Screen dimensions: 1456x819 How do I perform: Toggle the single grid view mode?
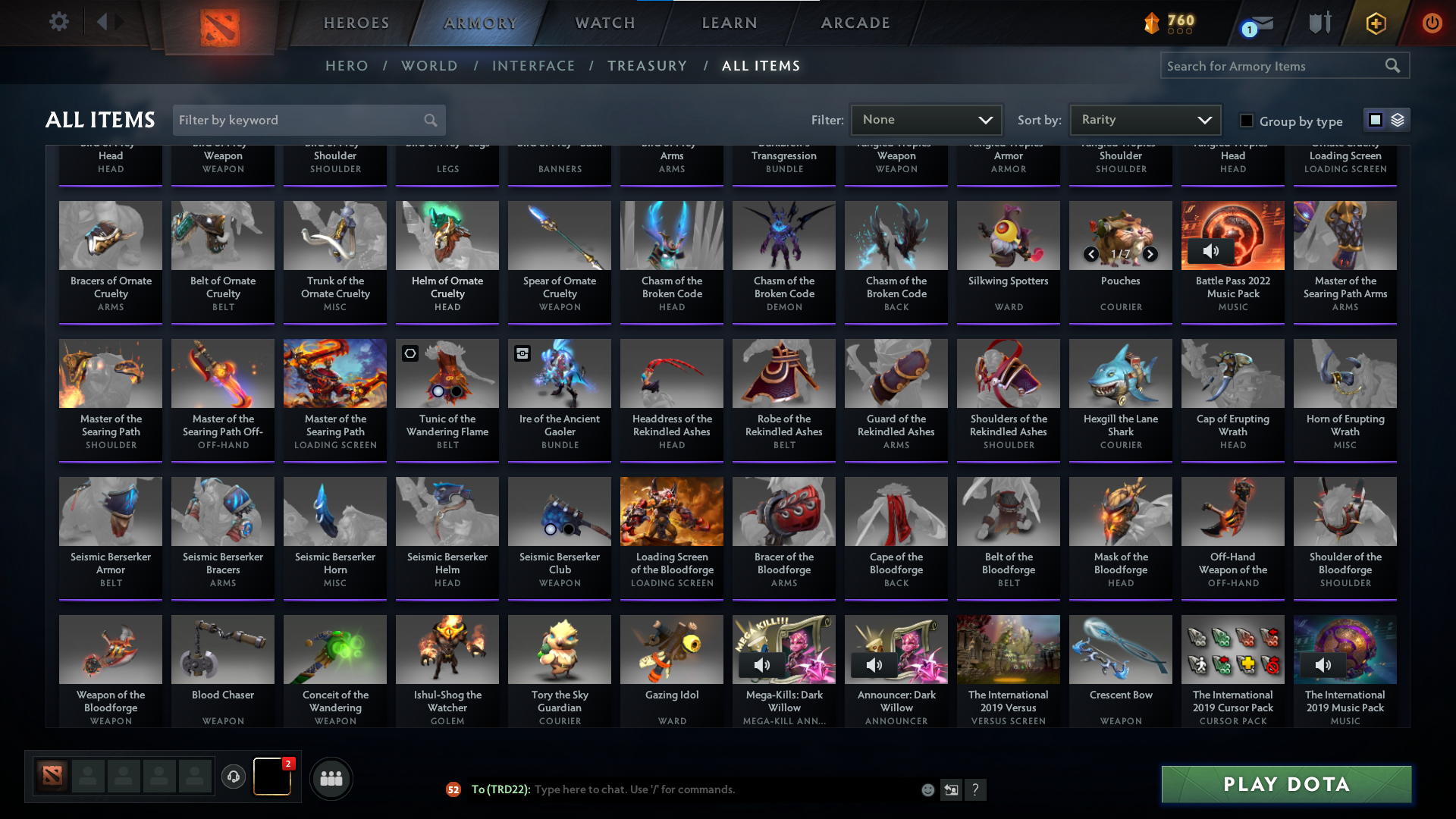[x=1374, y=119]
